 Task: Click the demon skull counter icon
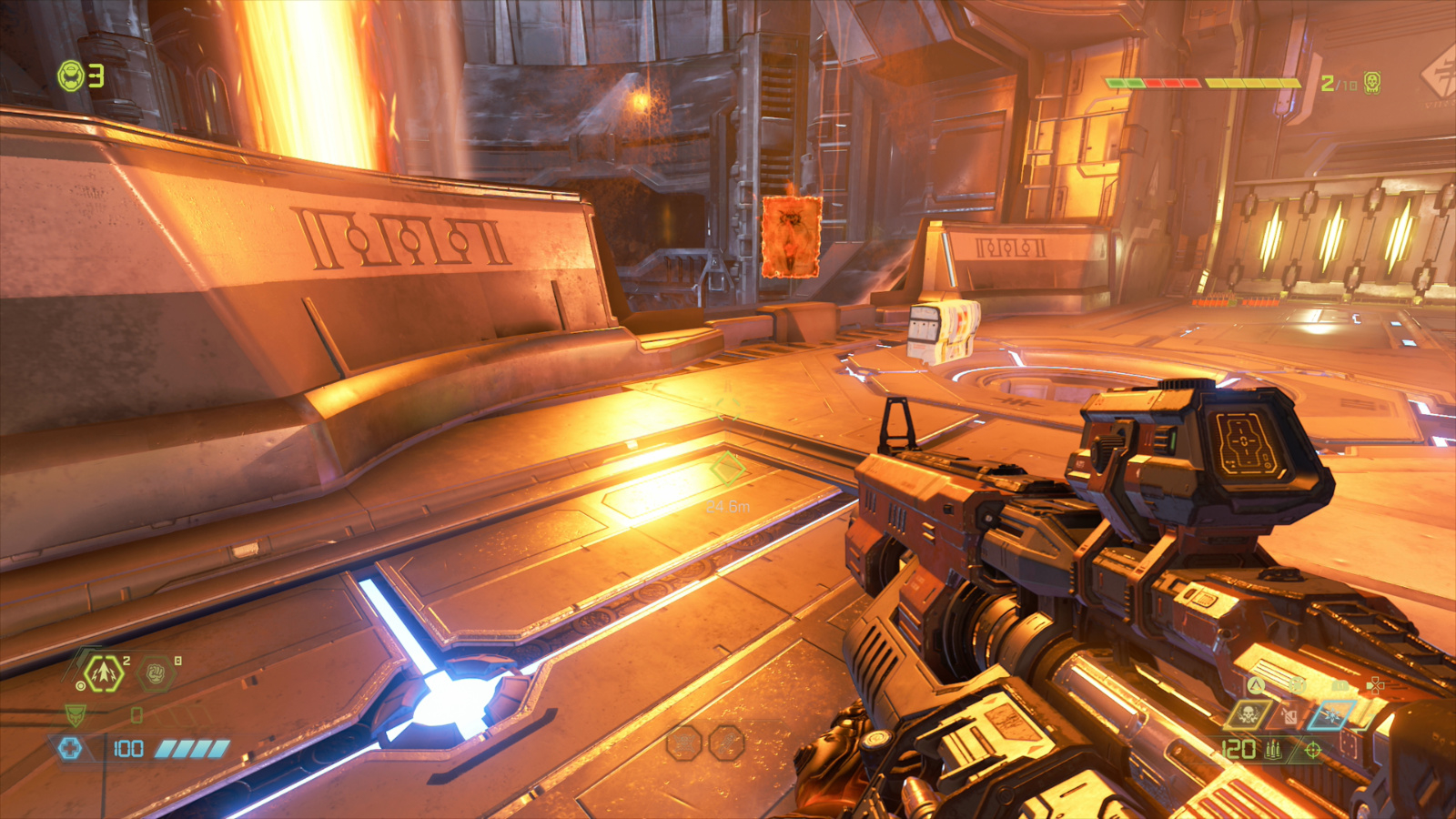pyautogui.click(x=1371, y=83)
